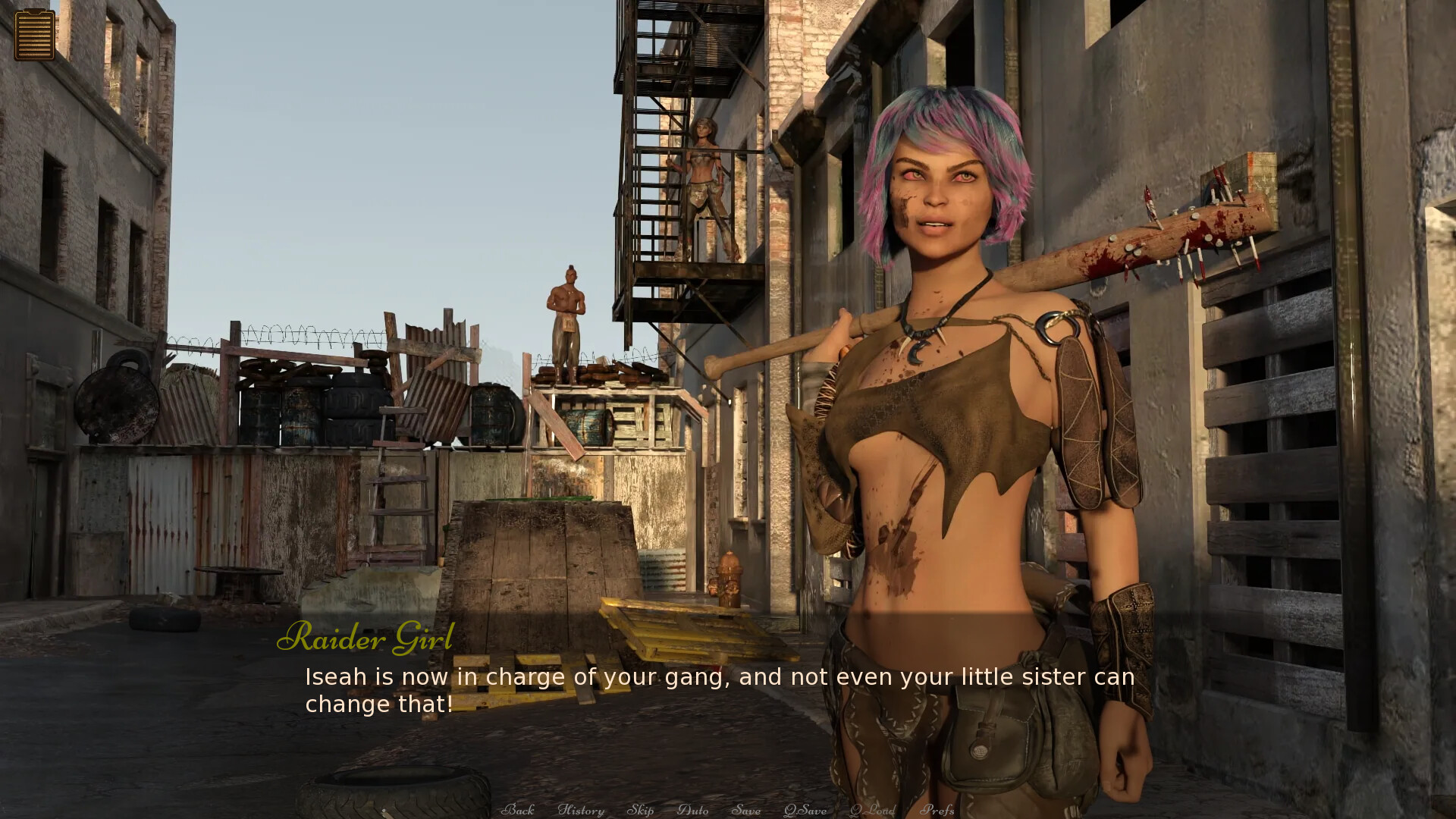
Task: Quick save with QSave
Action: [x=805, y=810]
